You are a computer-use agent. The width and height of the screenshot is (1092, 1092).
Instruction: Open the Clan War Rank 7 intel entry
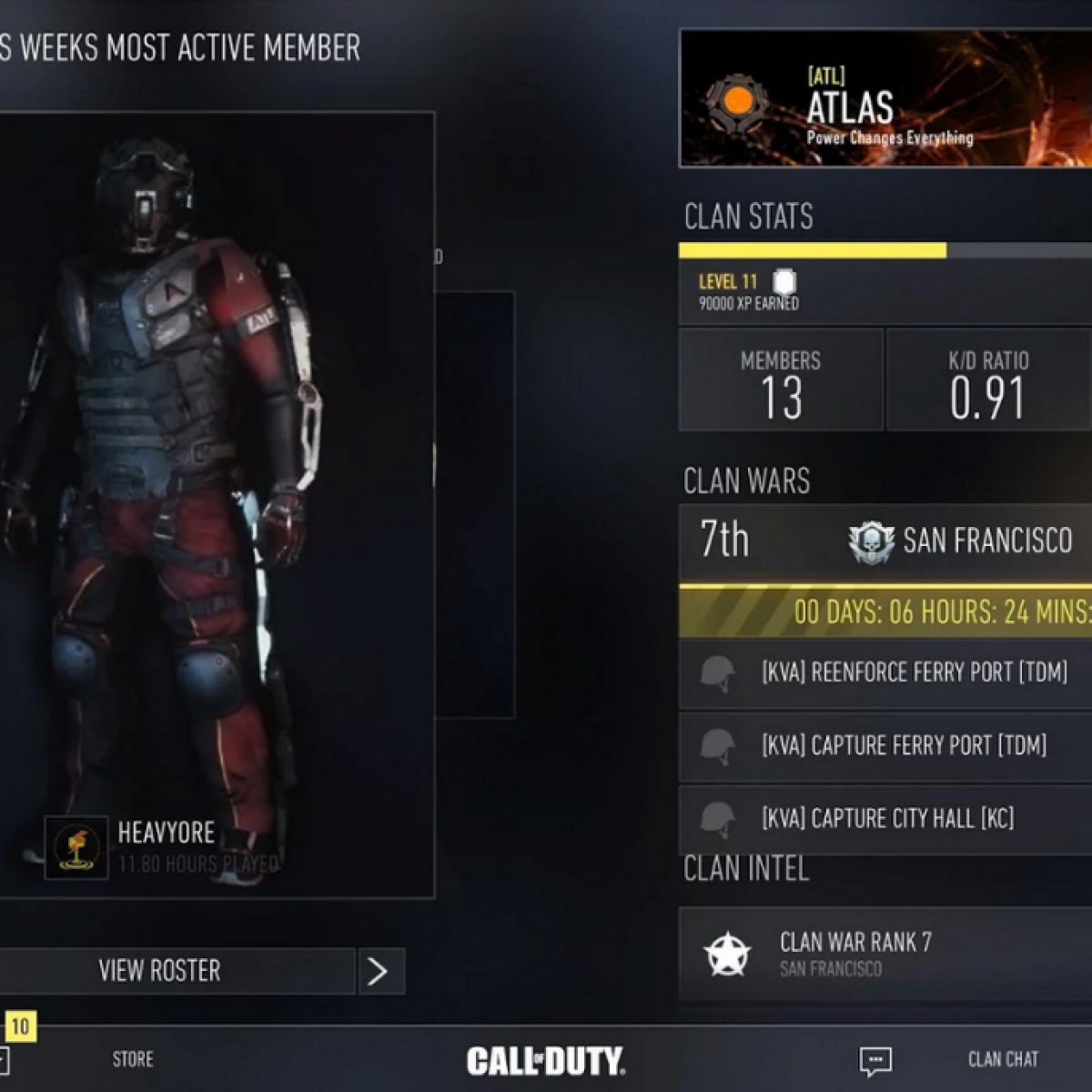[x=885, y=953]
